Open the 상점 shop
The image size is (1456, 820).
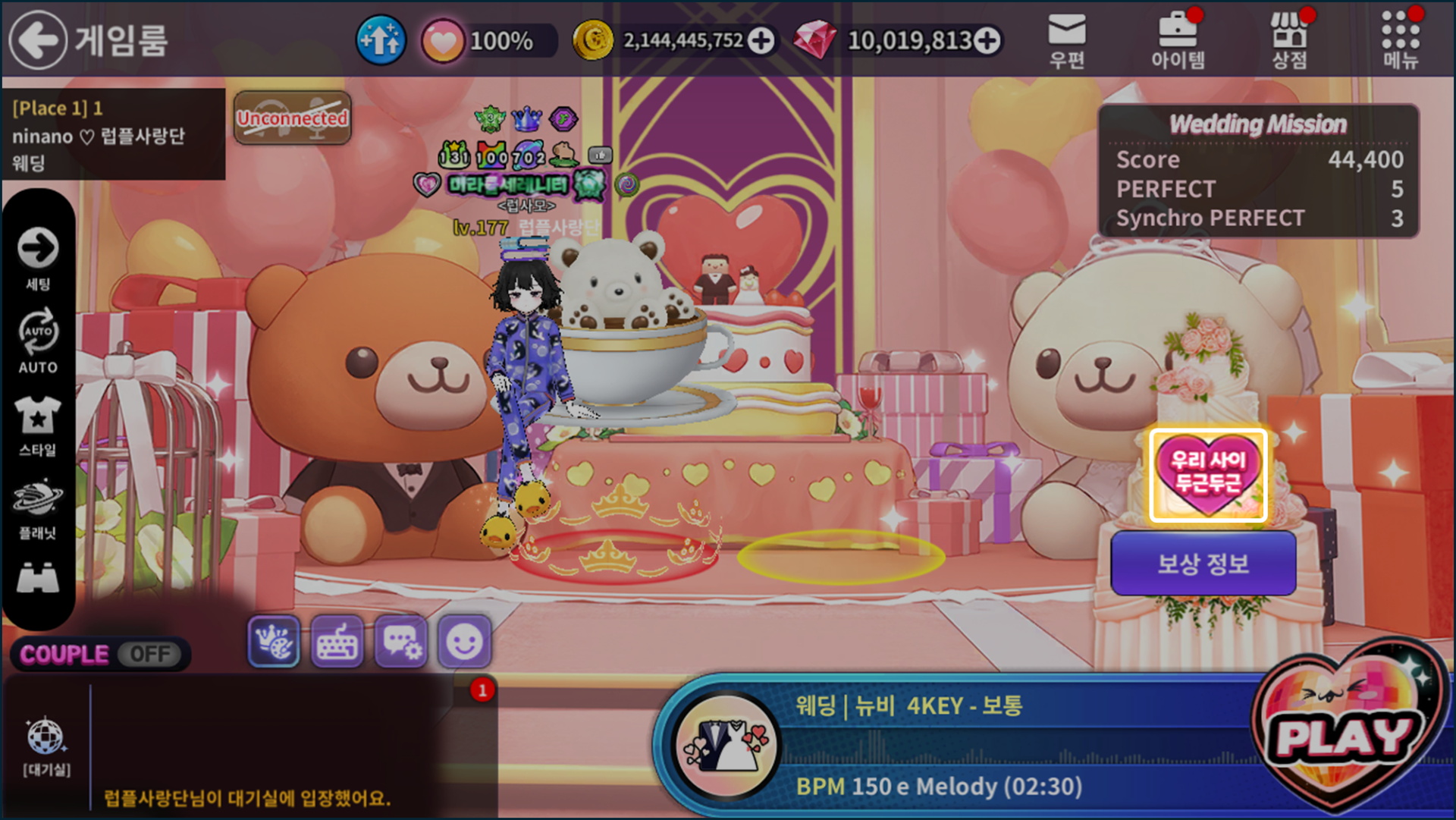(1289, 41)
